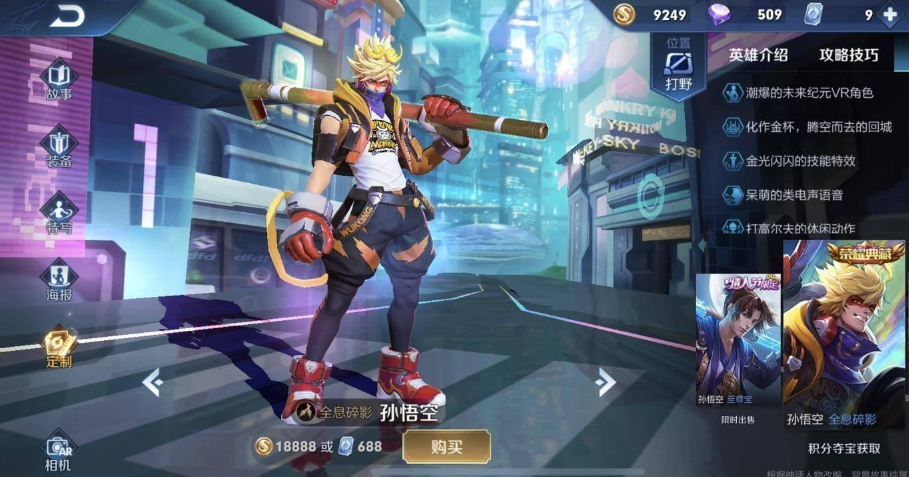Screen dimensions: 909x477
Task: Switch to the previous skin arrow
Action: 152,381
